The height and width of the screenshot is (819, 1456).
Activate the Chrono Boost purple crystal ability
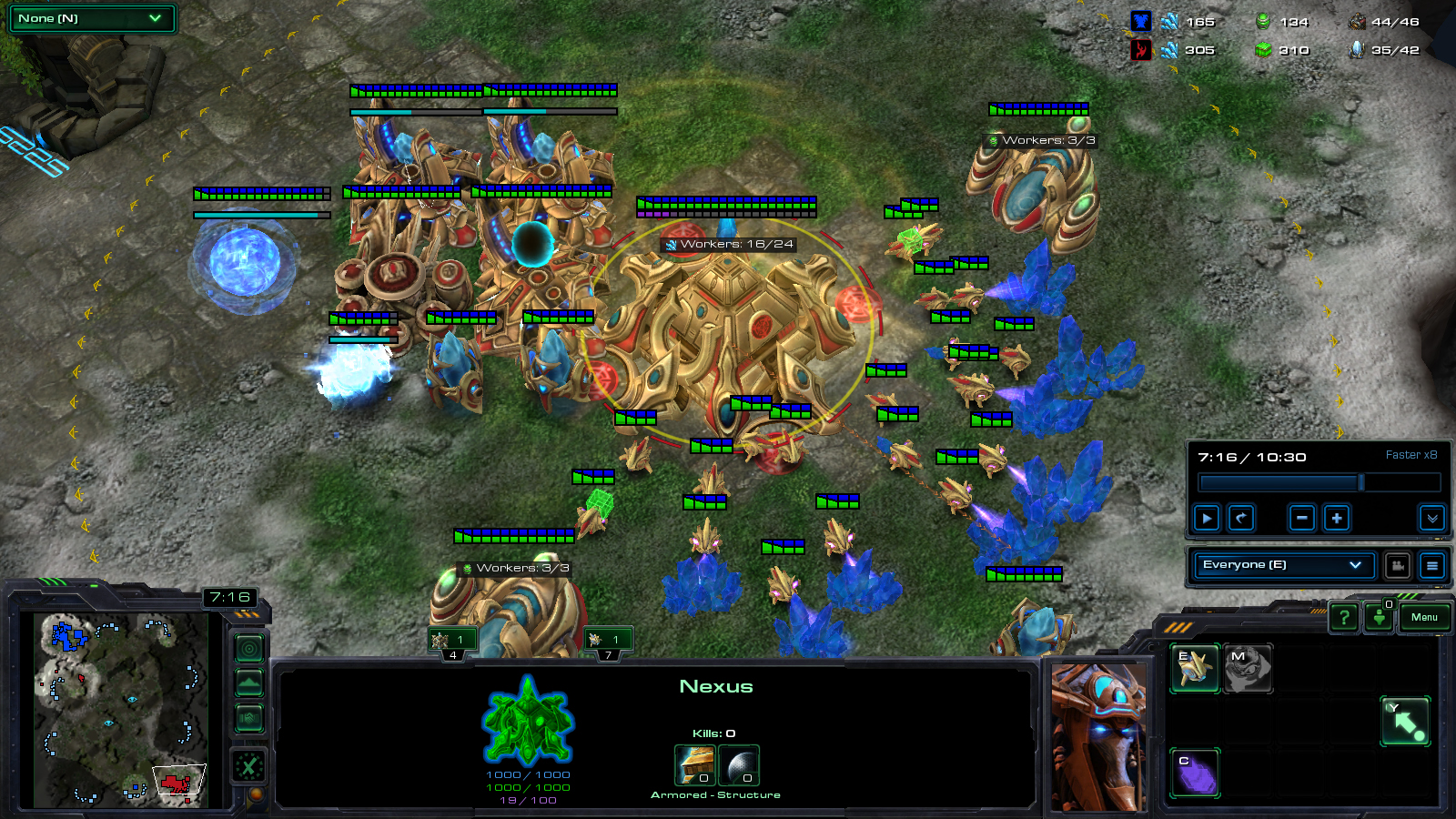tap(1195, 773)
